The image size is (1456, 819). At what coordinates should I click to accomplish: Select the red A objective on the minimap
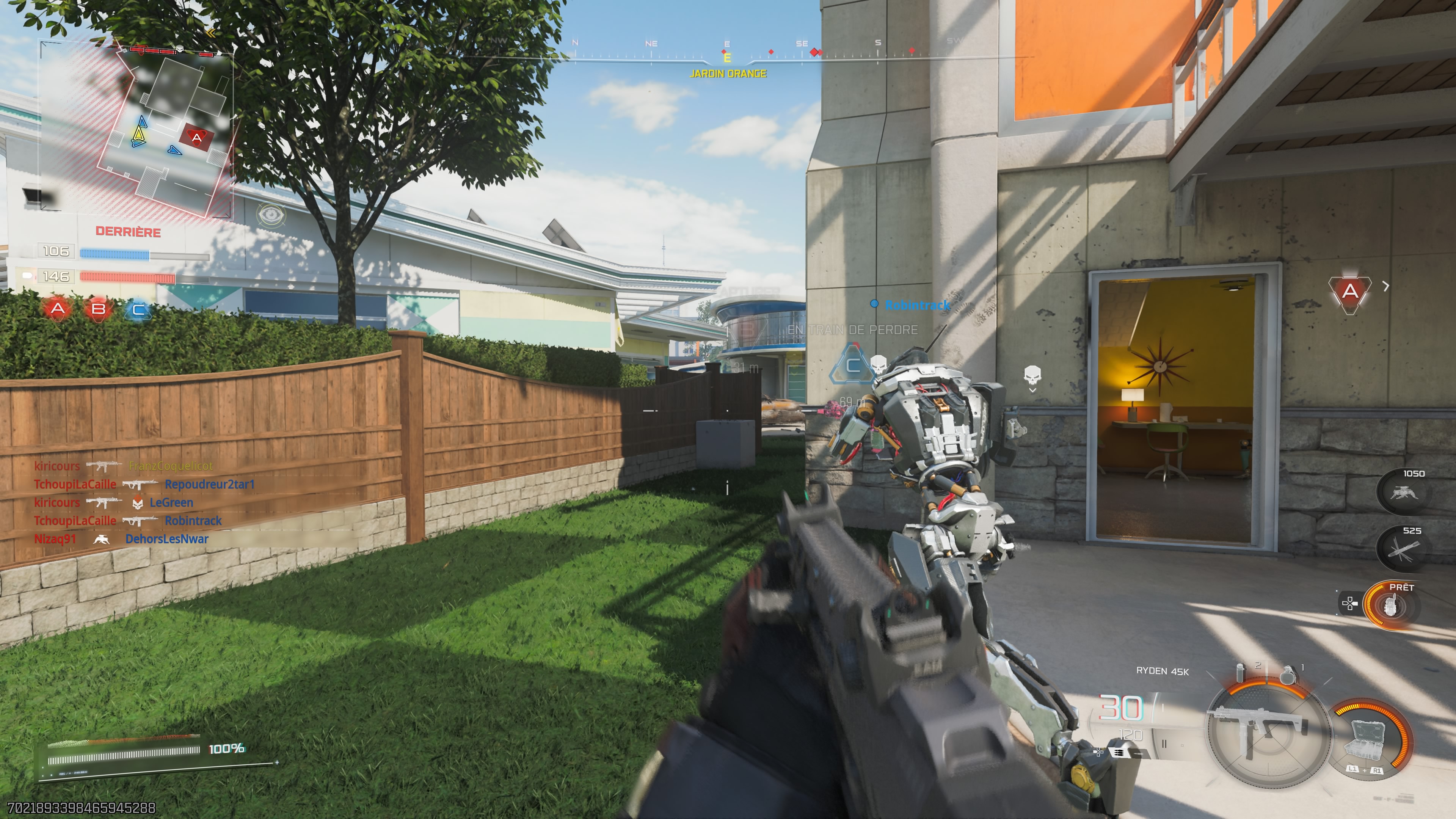point(196,137)
